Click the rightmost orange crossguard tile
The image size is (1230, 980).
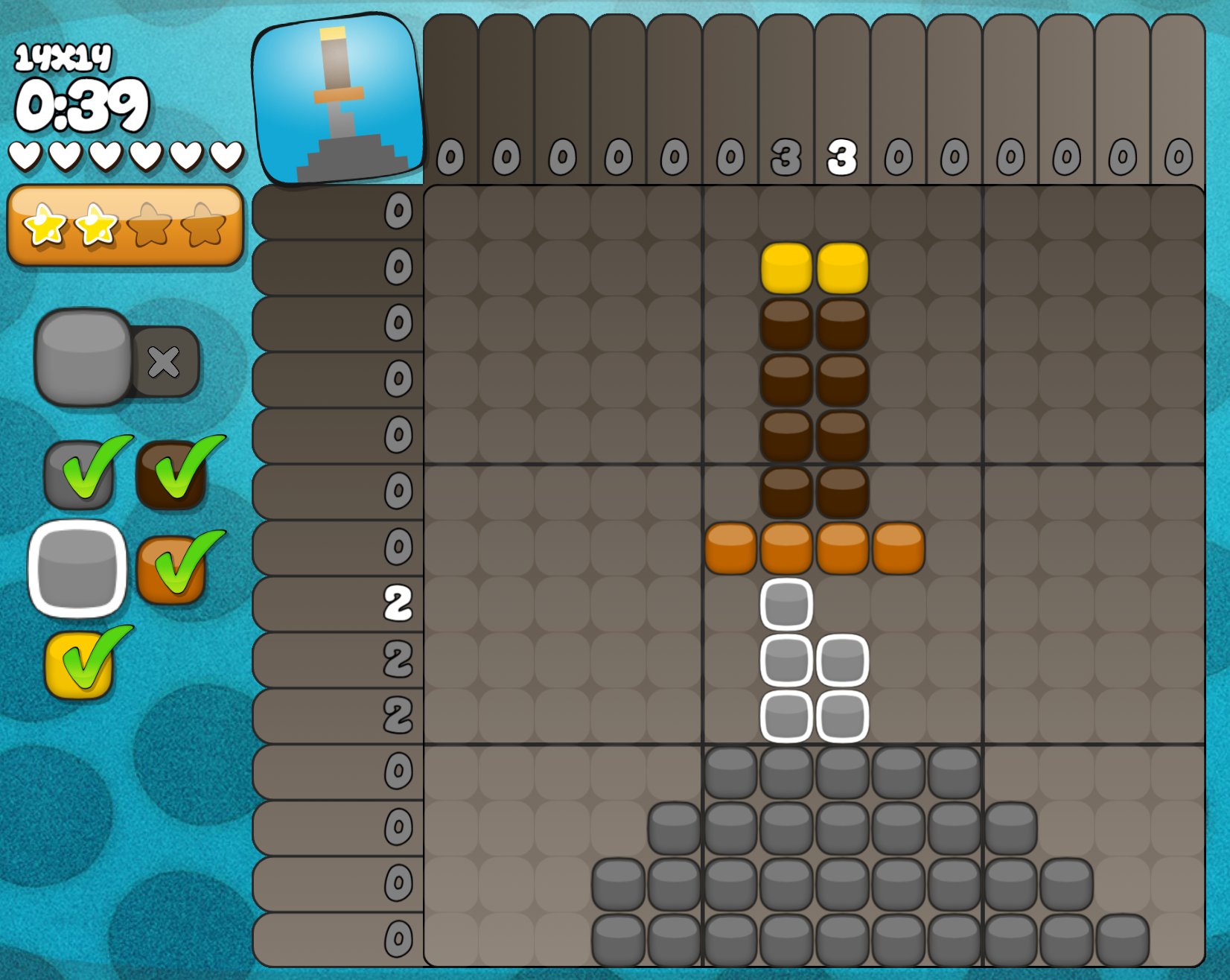899,548
